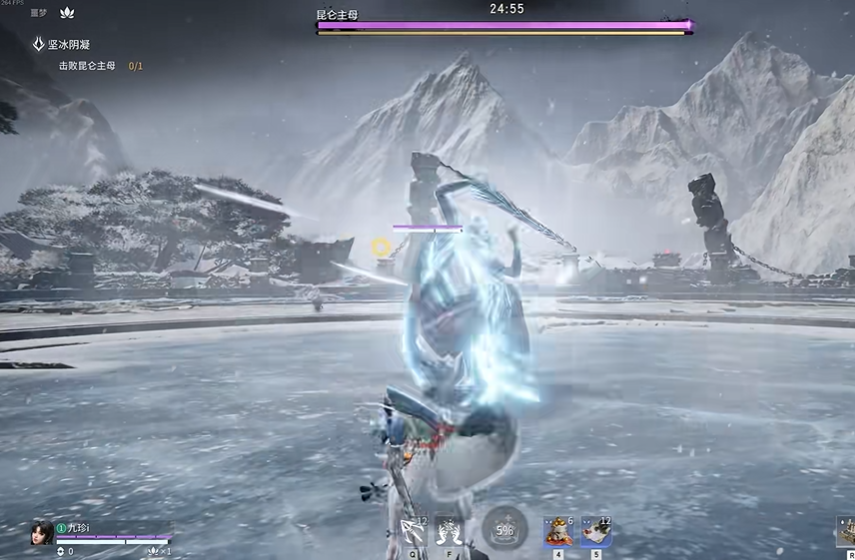Activate the twin wings skill icon
This screenshot has width=855, height=560.
(450, 531)
